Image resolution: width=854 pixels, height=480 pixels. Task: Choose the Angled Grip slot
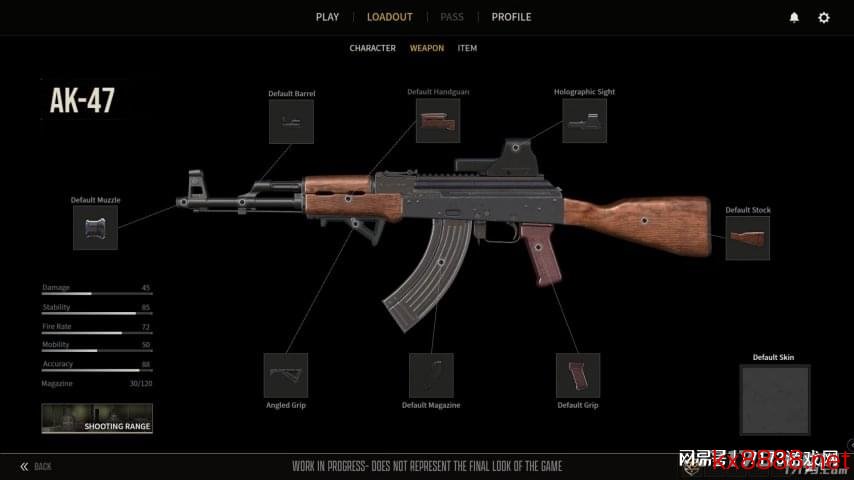285,375
